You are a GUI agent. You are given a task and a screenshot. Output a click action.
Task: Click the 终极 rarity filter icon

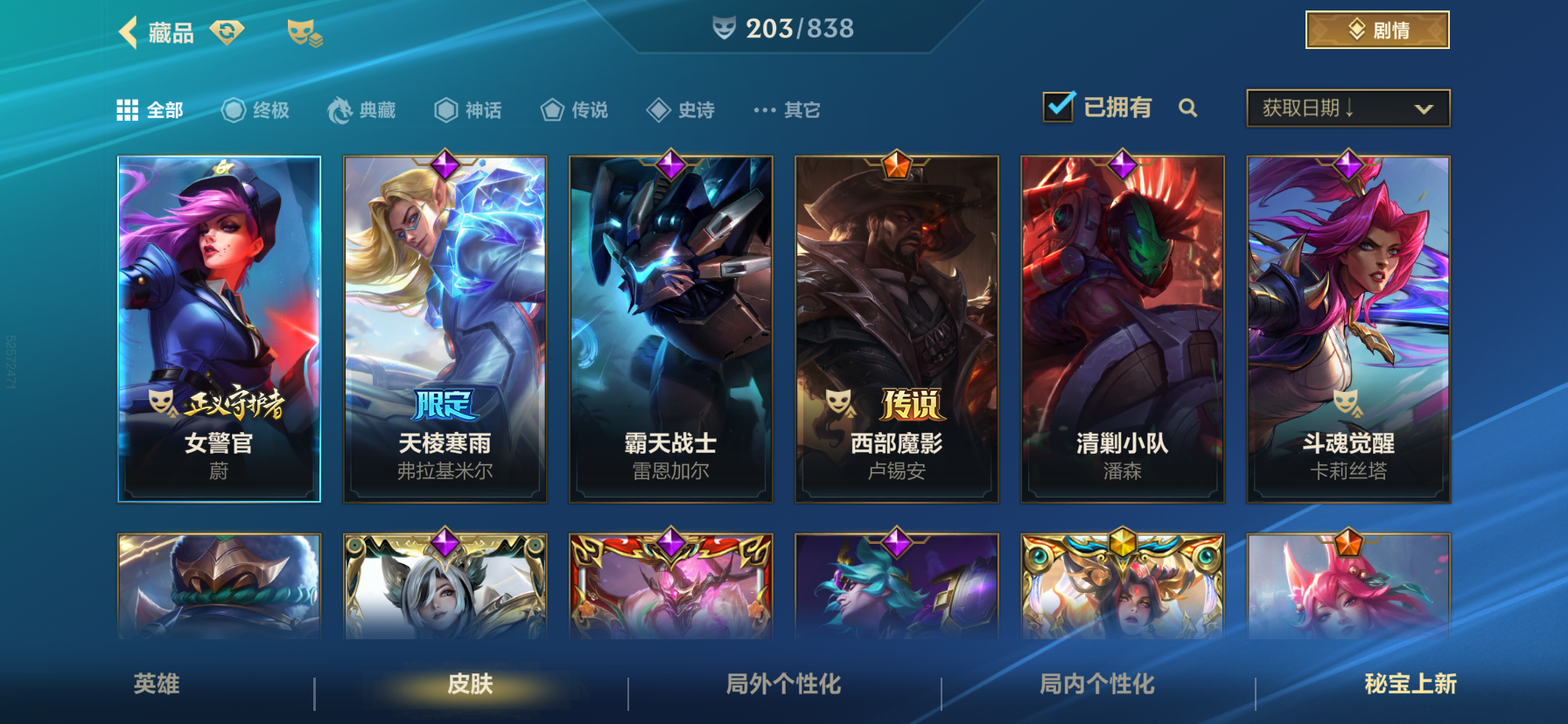[x=232, y=109]
